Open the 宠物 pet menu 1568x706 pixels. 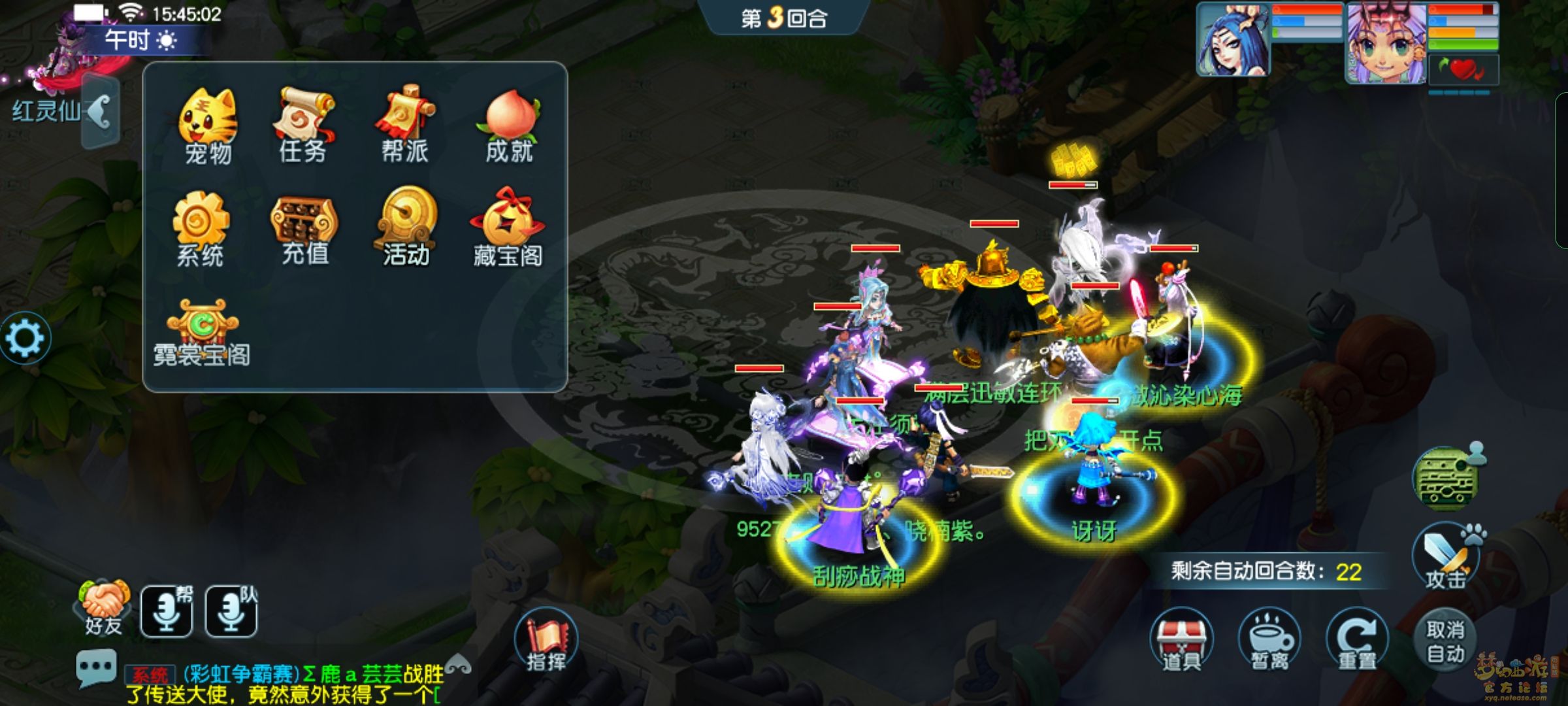click(208, 126)
